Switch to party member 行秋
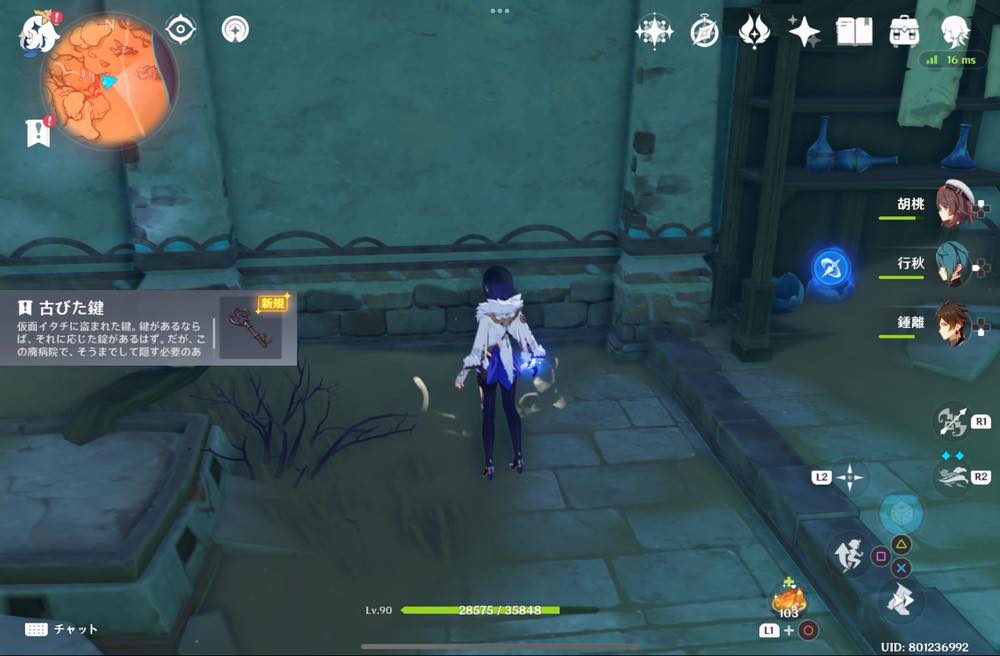 [x=952, y=264]
